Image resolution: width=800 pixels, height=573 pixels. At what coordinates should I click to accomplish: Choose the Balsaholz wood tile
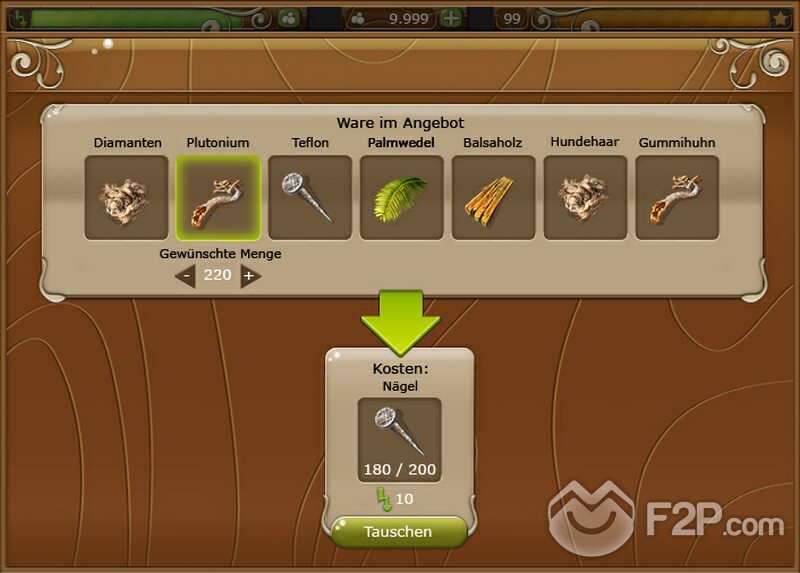coord(494,197)
